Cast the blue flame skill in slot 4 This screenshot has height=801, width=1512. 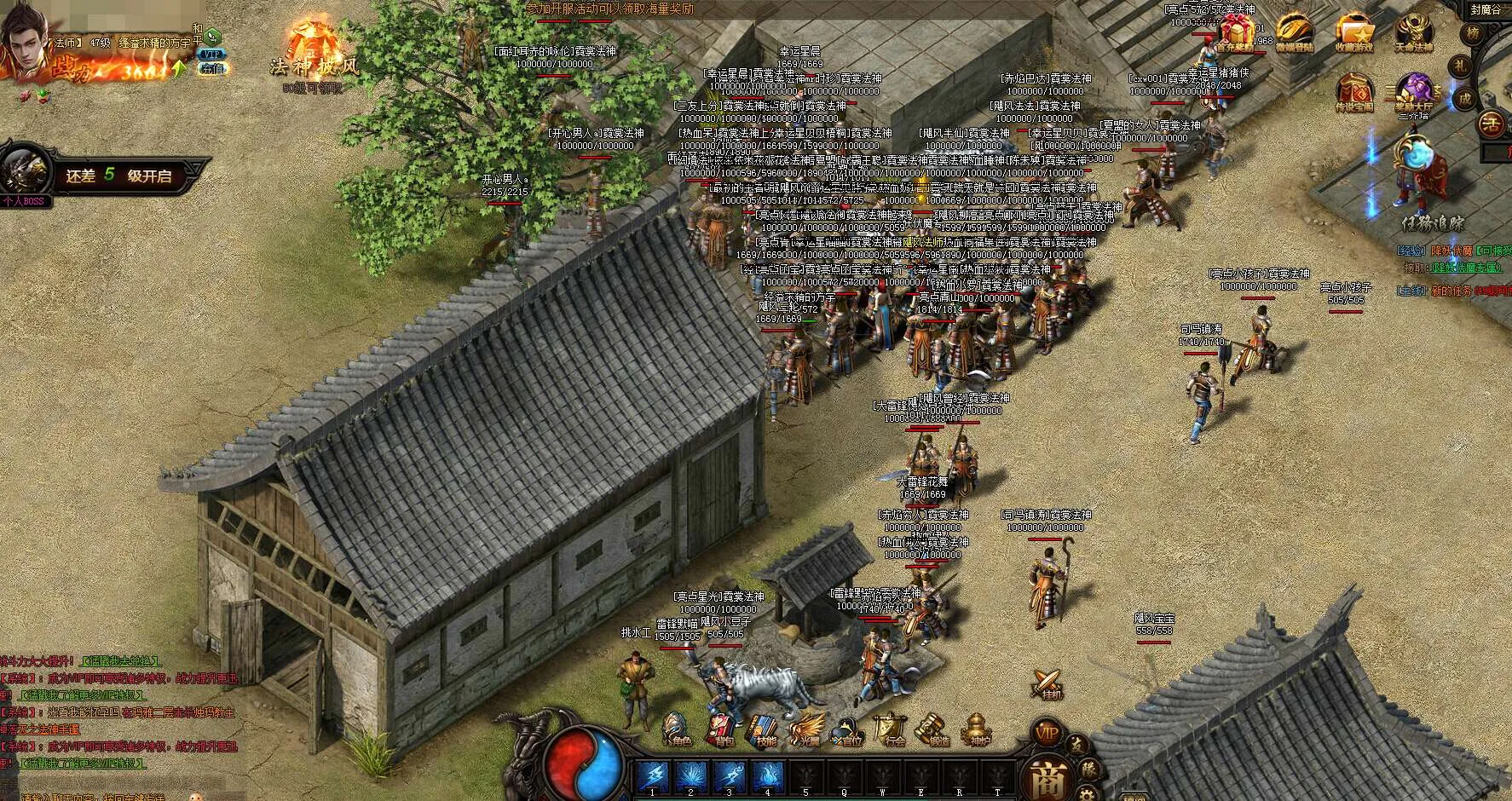[x=768, y=776]
